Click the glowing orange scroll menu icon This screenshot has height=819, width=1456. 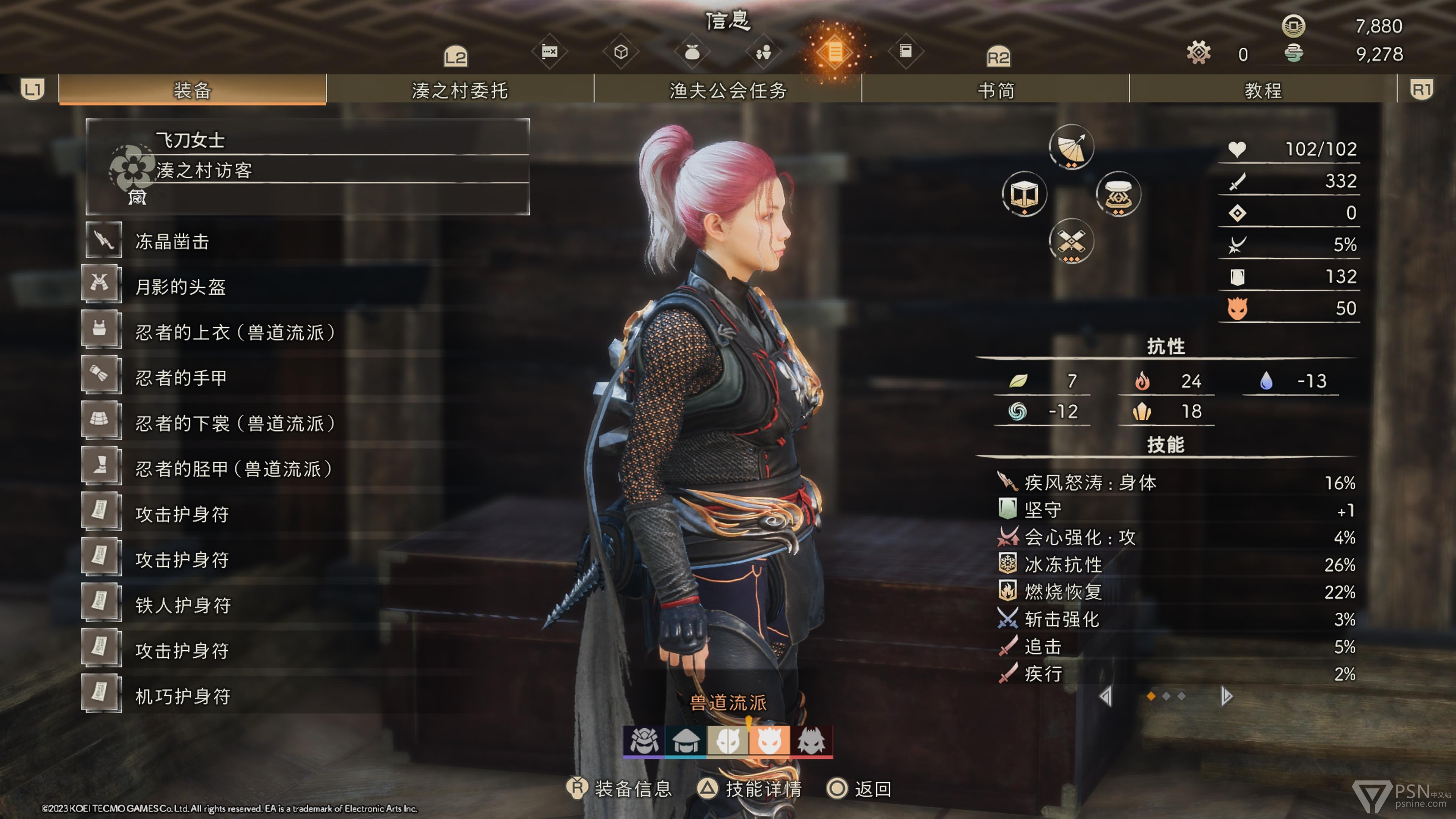834,52
